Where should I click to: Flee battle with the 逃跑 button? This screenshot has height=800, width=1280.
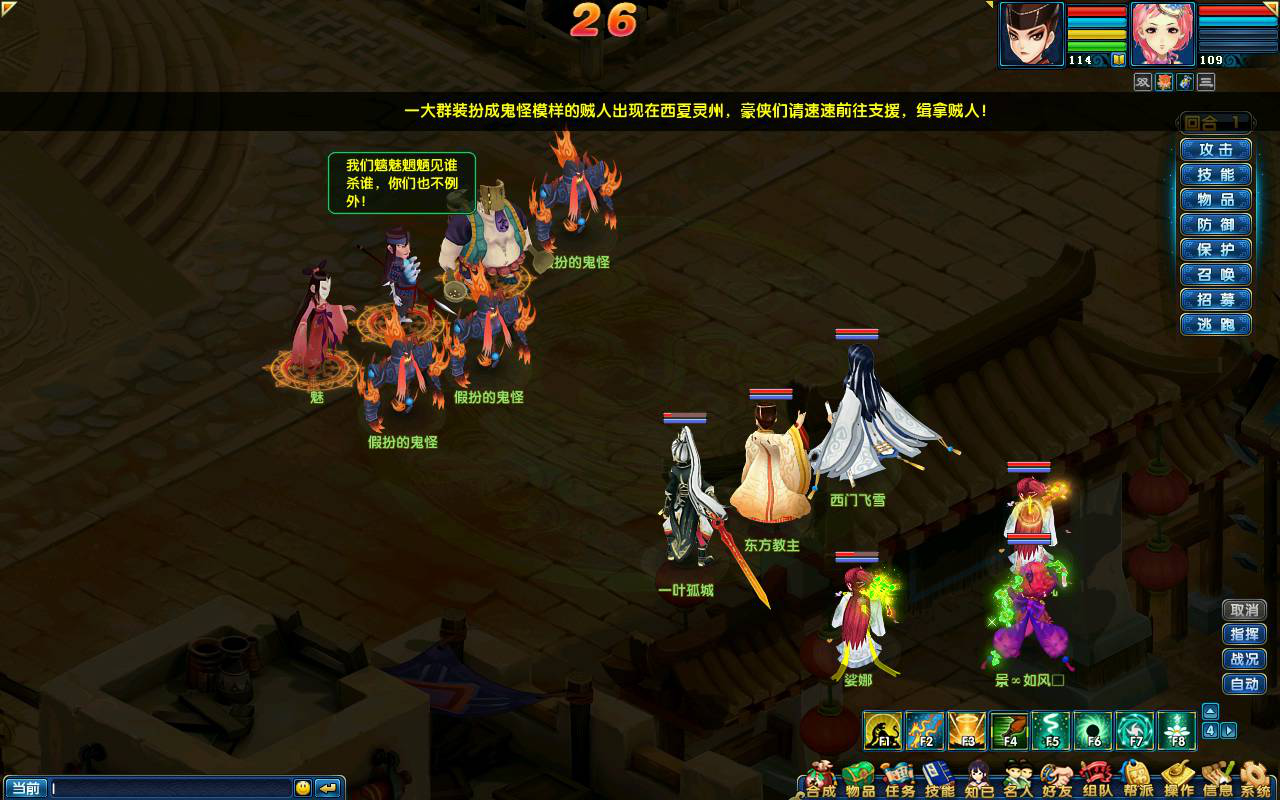[x=1215, y=325]
